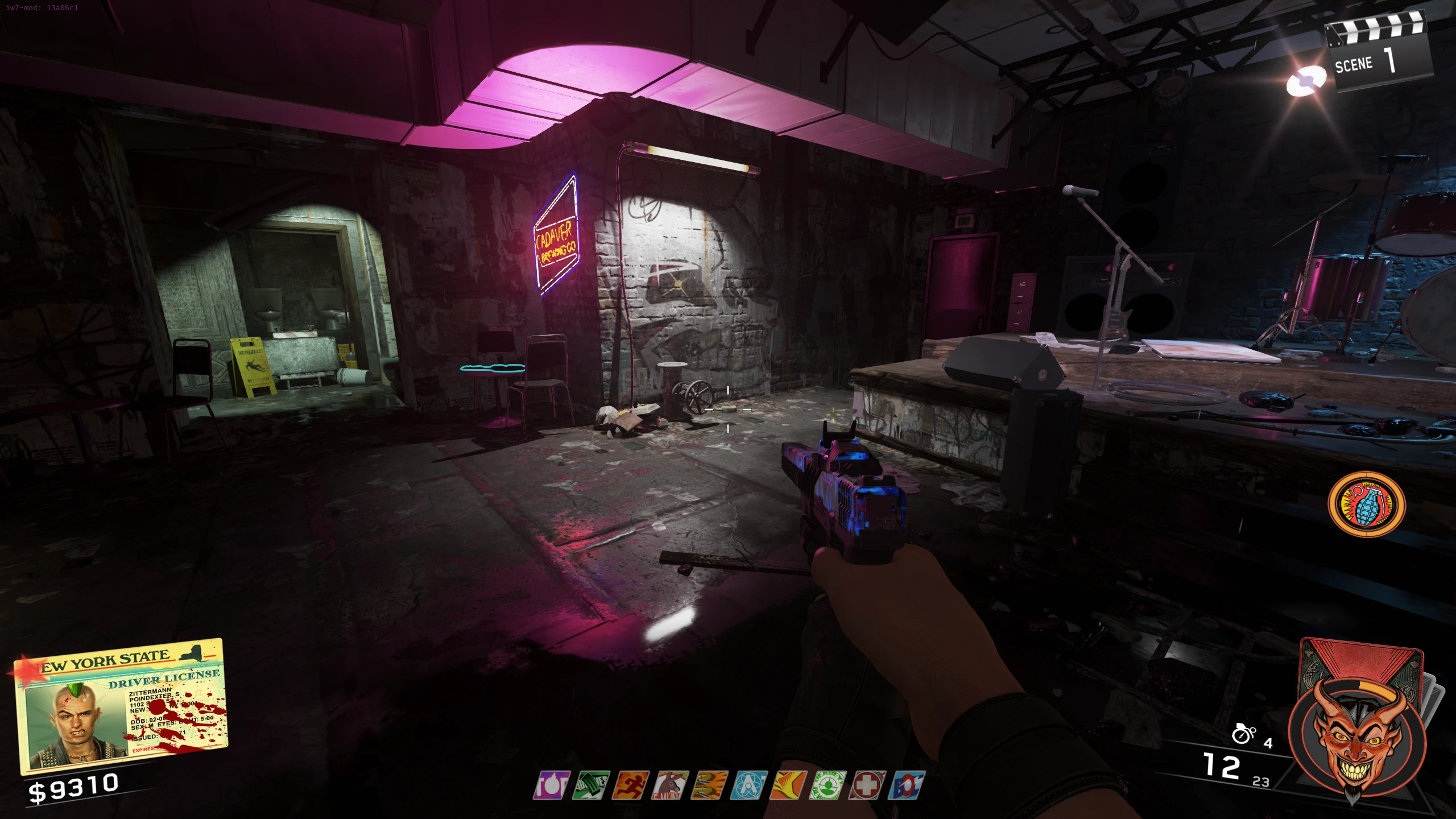Image resolution: width=1456 pixels, height=819 pixels.
Task: Select the blue atom Trail Blazers perk
Action: point(750,785)
